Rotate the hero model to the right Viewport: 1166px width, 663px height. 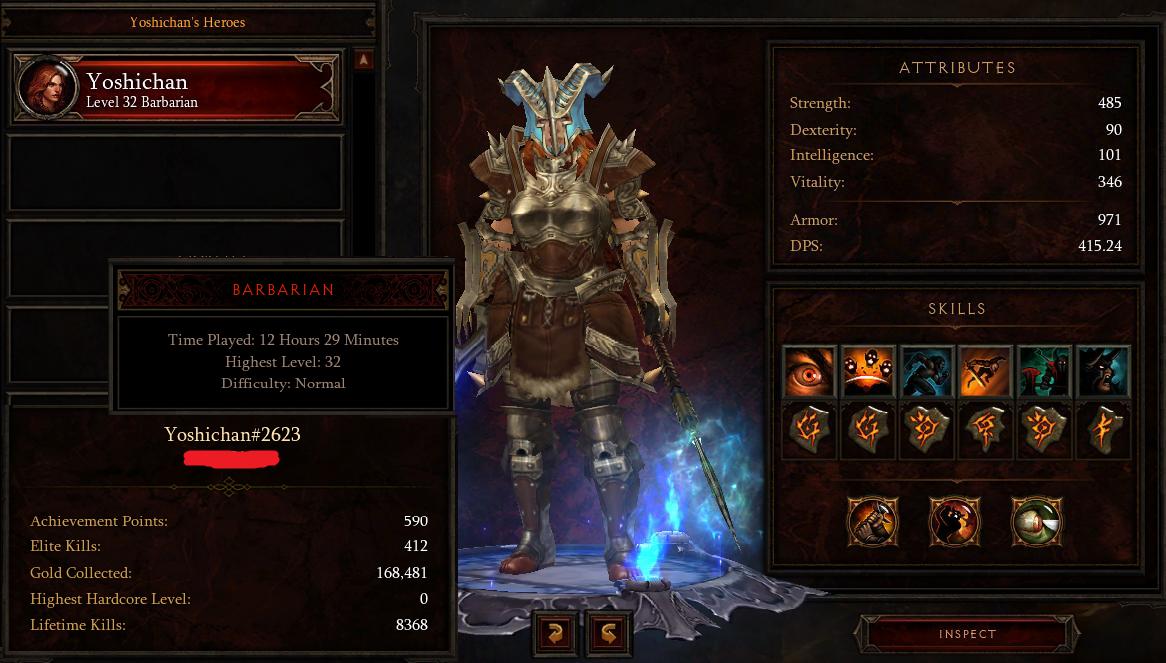[609, 632]
